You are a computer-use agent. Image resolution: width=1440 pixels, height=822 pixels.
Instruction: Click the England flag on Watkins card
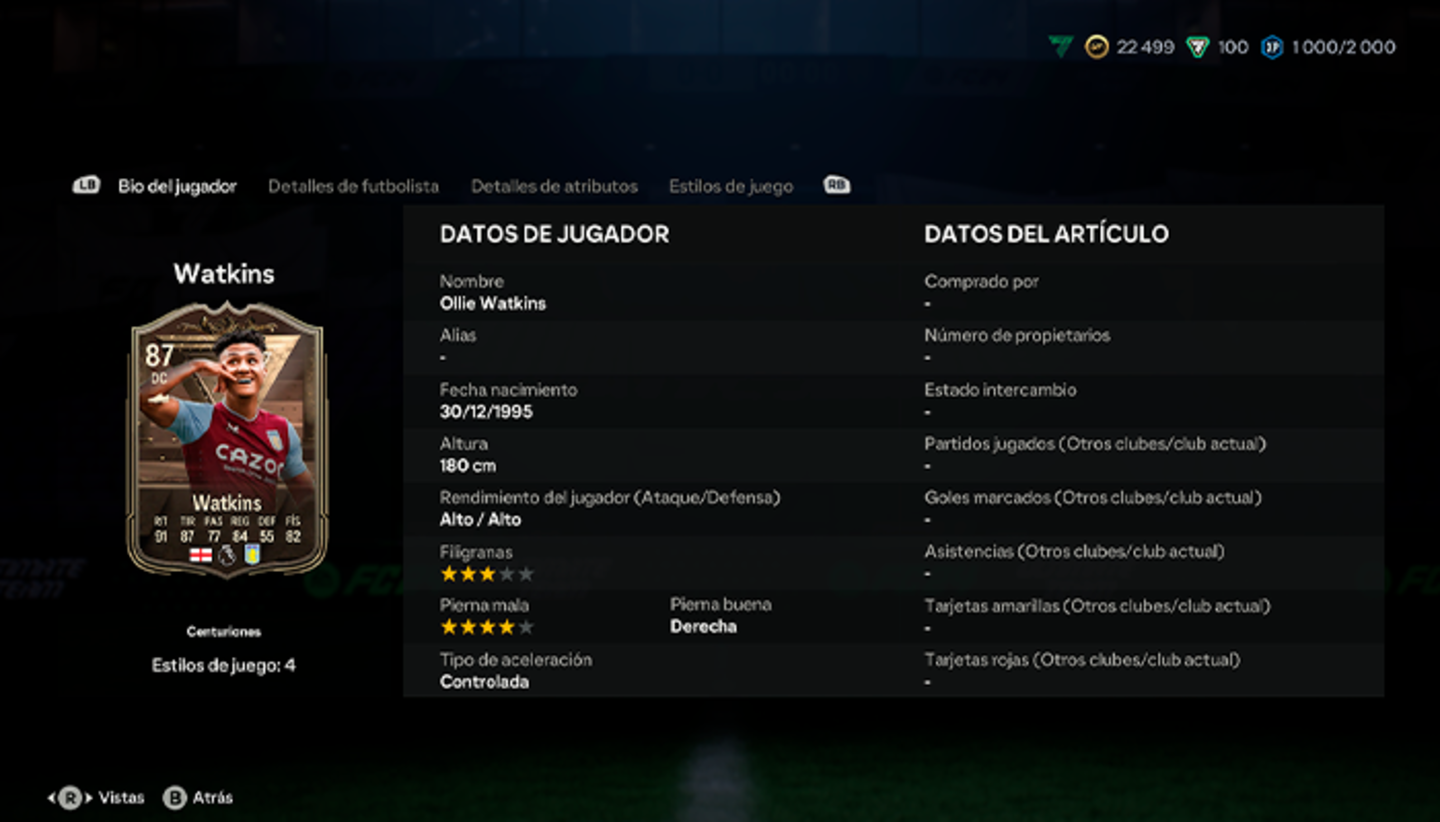point(201,556)
